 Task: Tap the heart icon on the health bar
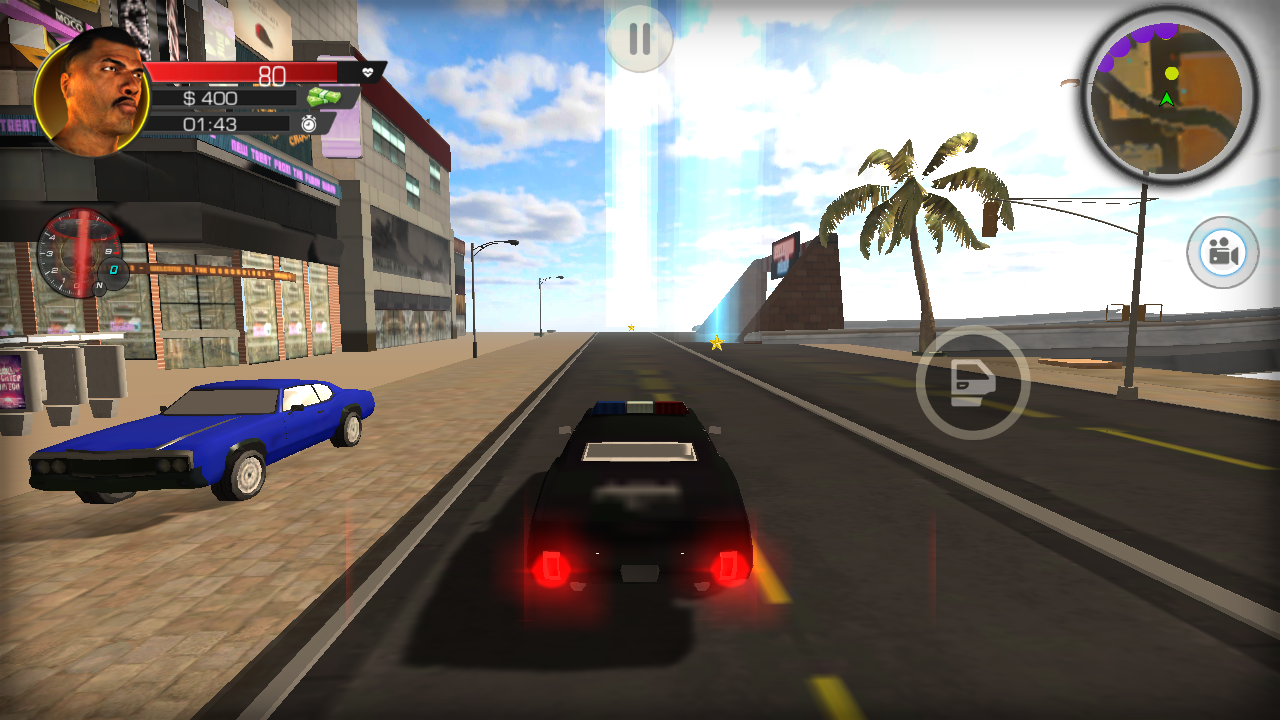[x=367, y=72]
